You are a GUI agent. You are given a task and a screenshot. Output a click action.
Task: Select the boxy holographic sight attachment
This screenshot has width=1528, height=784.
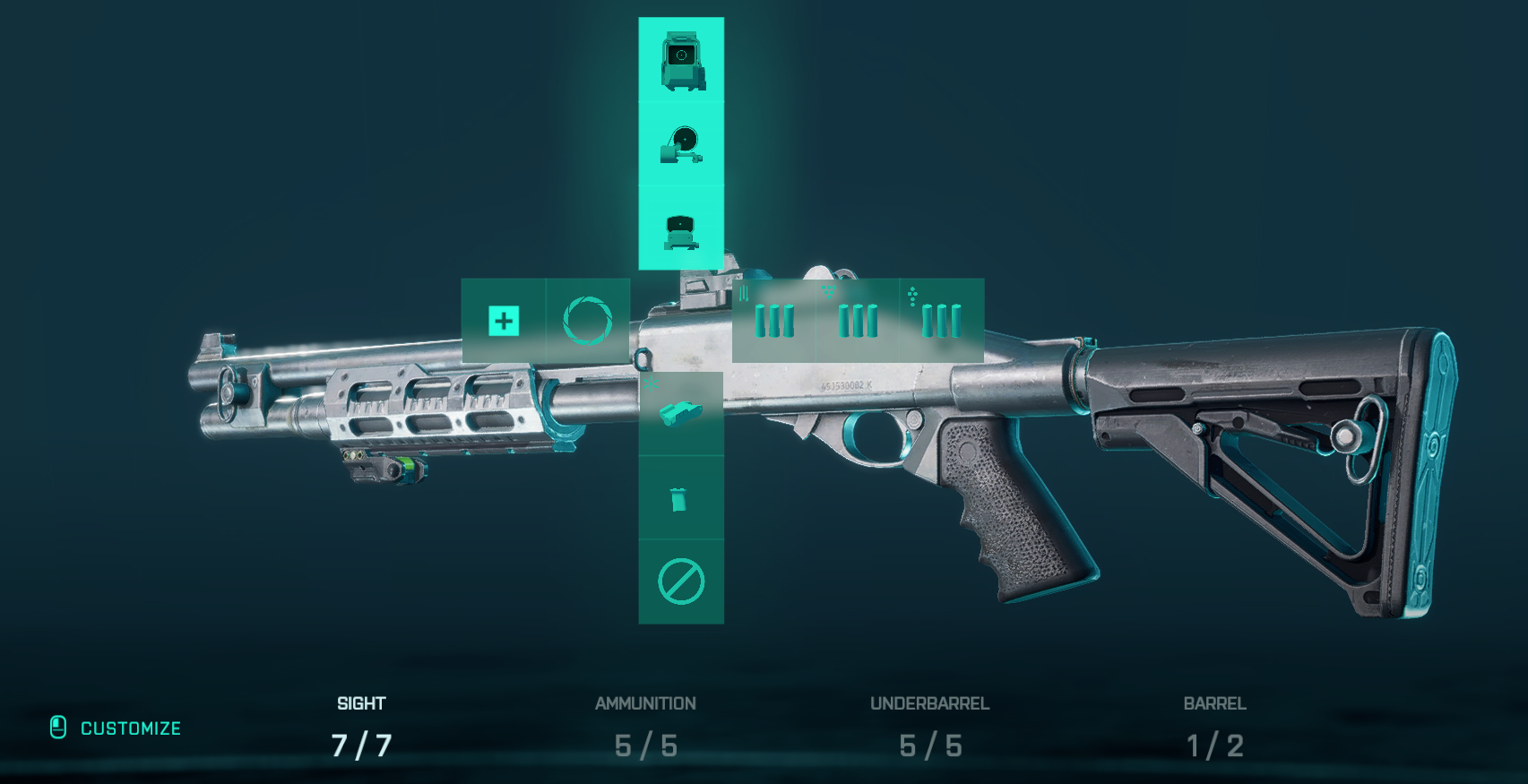click(x=681, y=60)
